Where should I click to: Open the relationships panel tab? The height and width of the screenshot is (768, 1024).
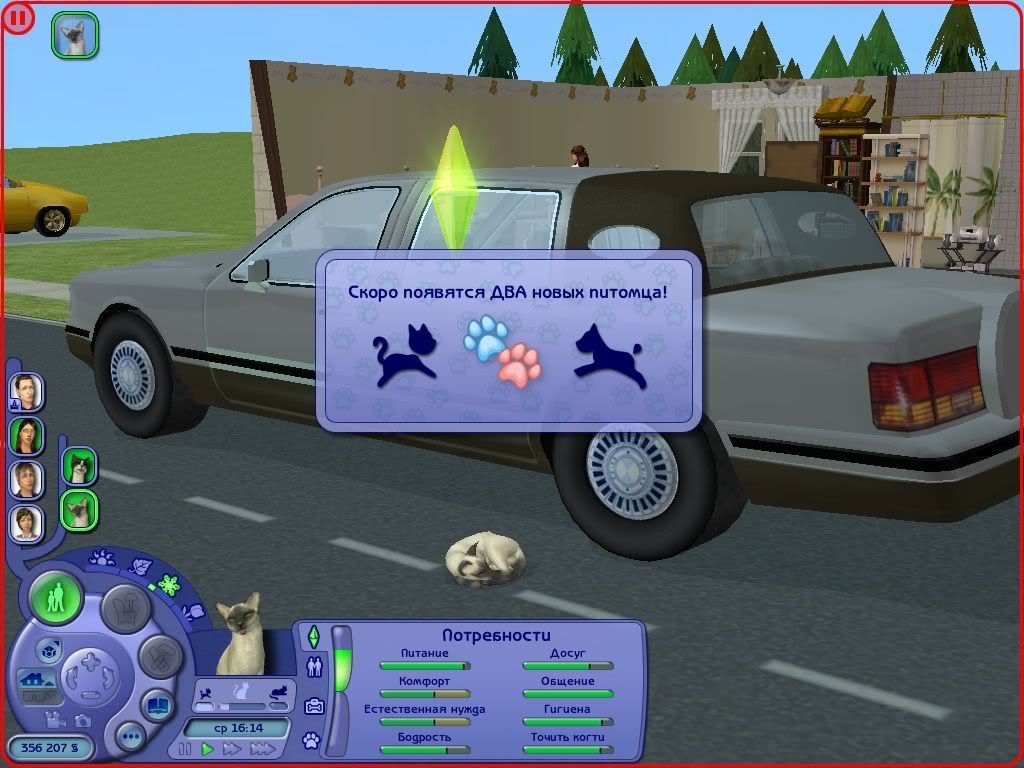click(314, 668)
